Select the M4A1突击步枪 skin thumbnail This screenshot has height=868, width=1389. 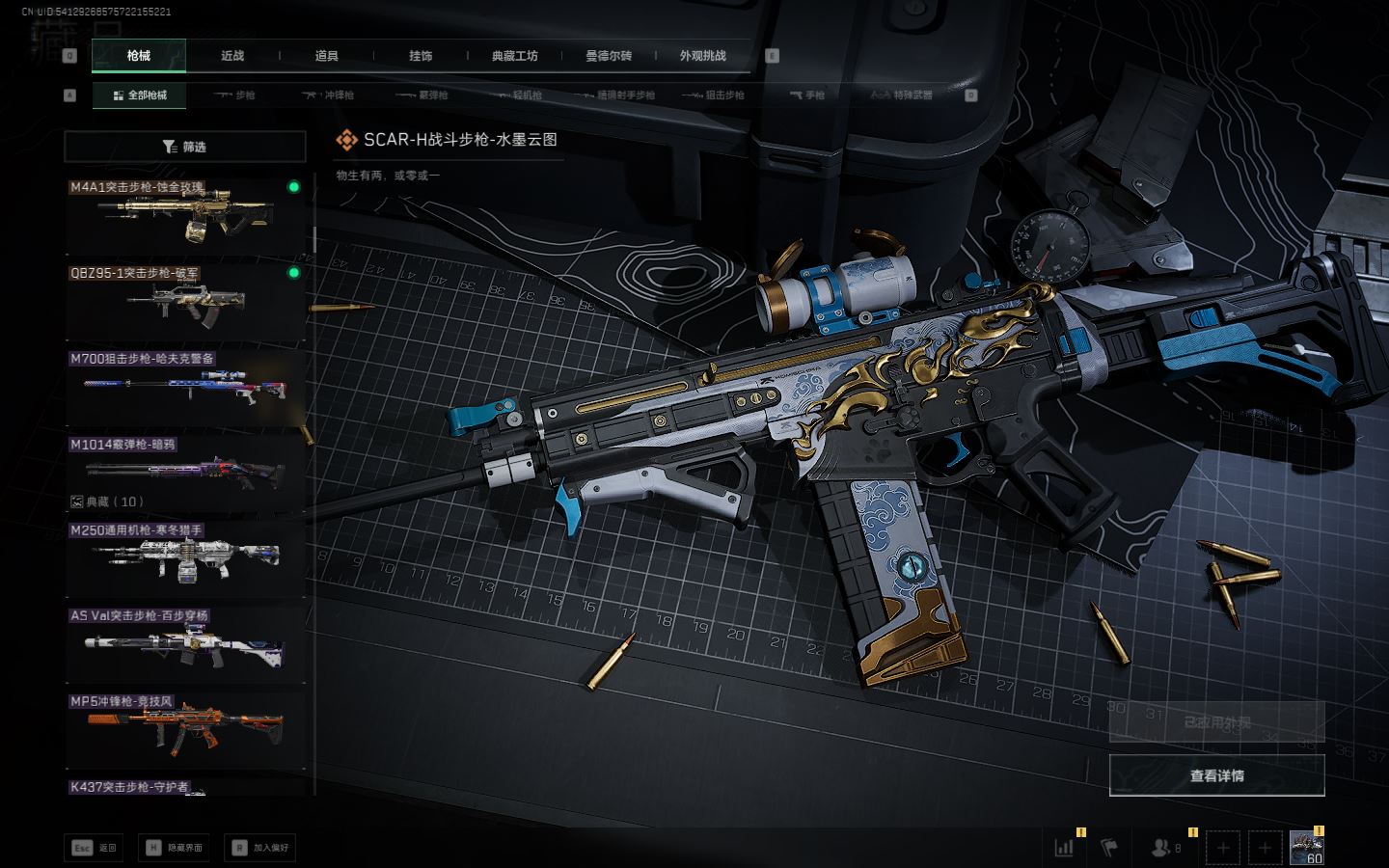pos(184,218)
